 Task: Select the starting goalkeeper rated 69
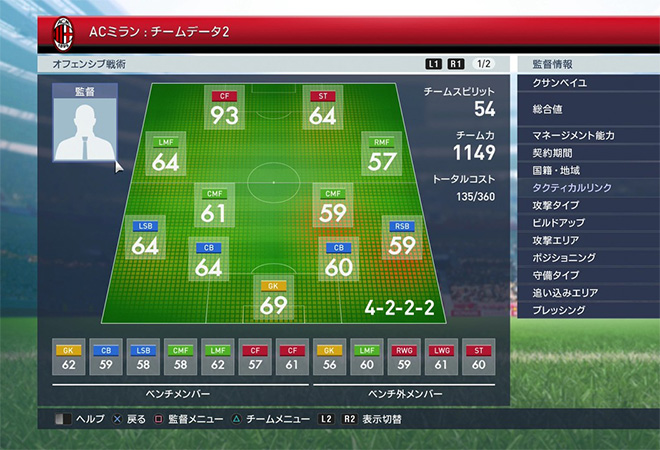tap(273, 299)
